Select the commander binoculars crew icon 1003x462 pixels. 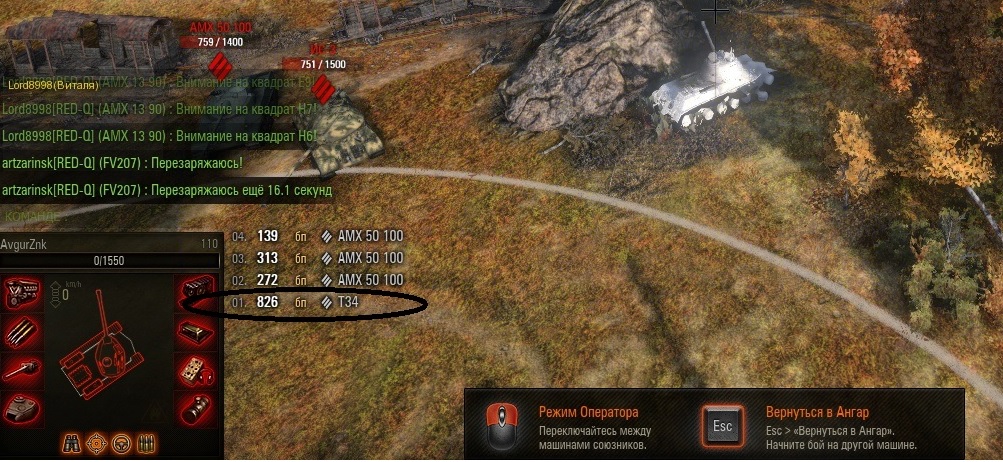coord(73,441)
